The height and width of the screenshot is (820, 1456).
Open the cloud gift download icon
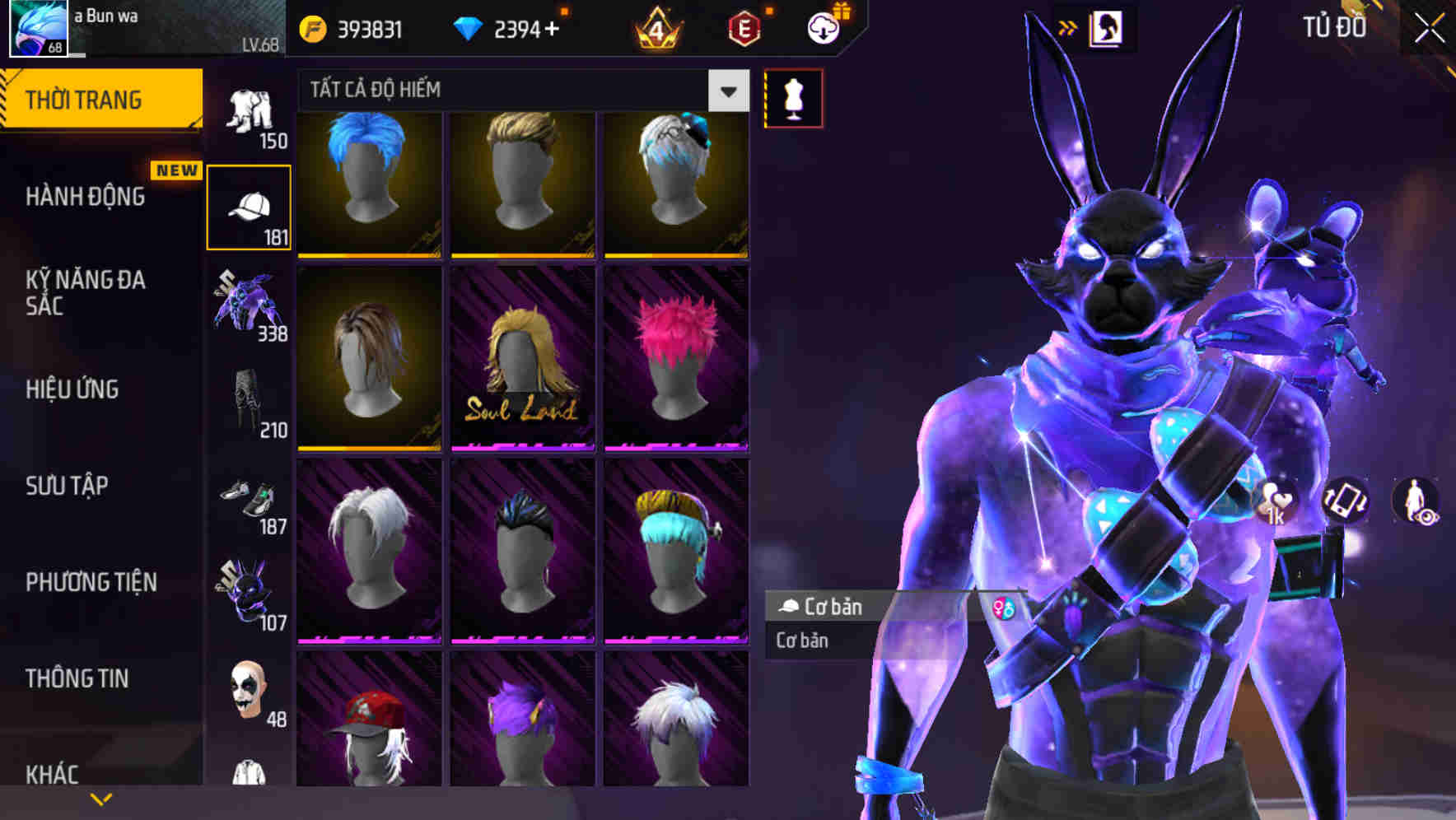822,28
